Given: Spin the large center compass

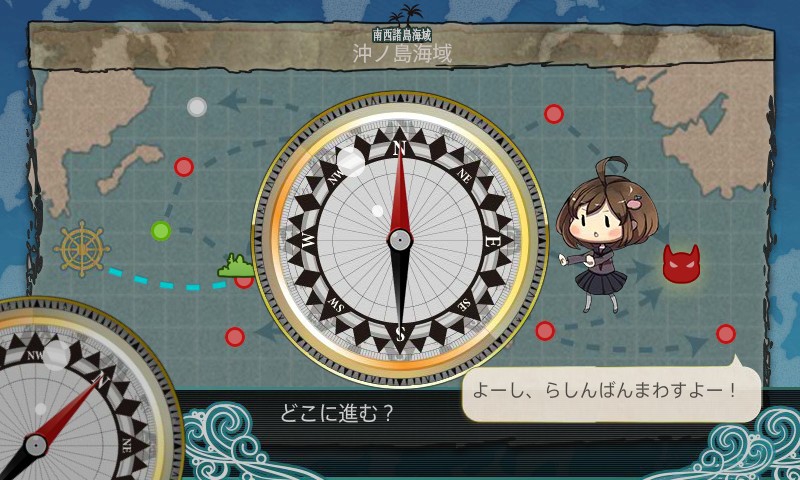Looking at the screenshot, I should 399,239.
